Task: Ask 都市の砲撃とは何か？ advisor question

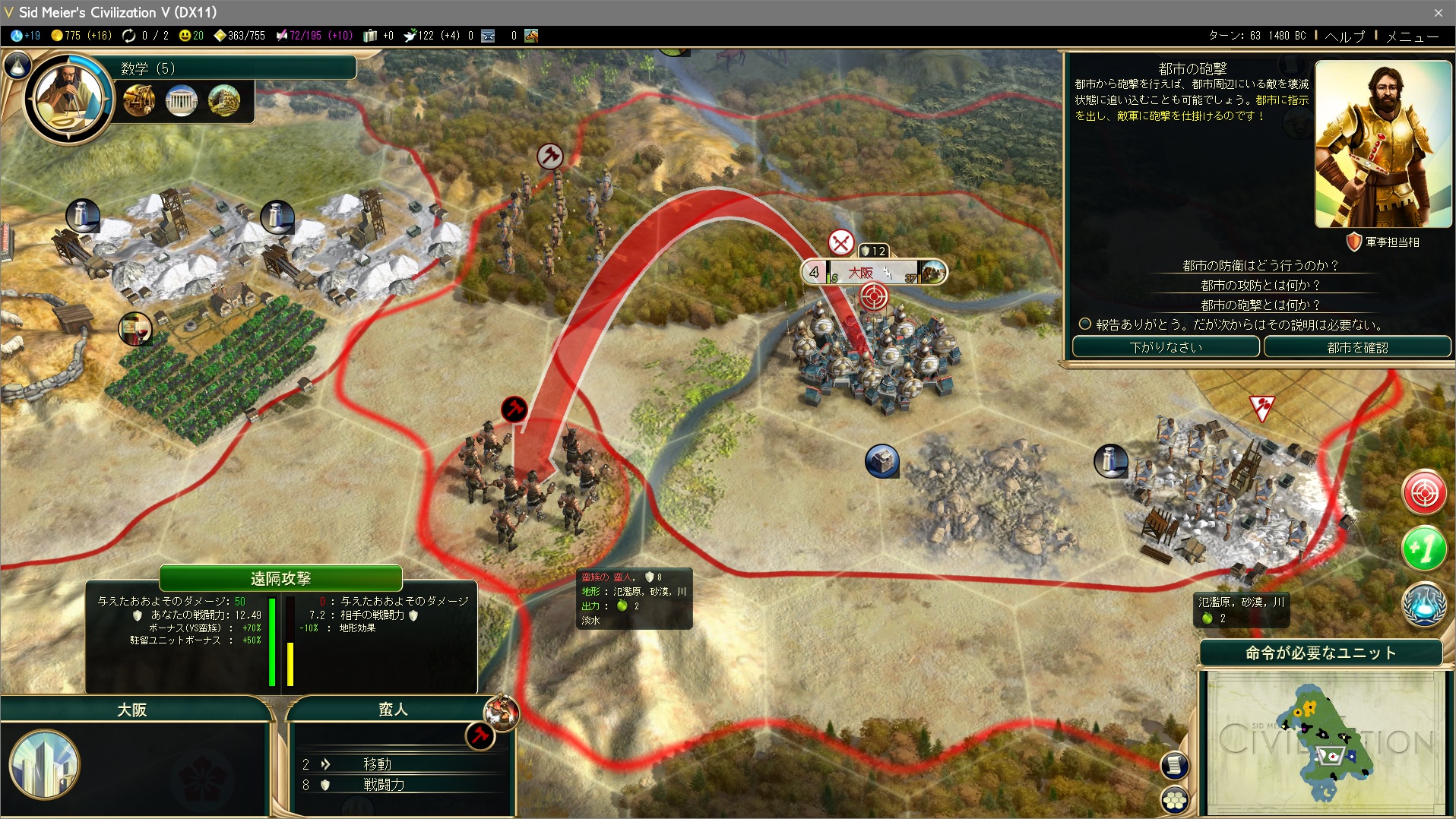Action: coord(1259,305)
